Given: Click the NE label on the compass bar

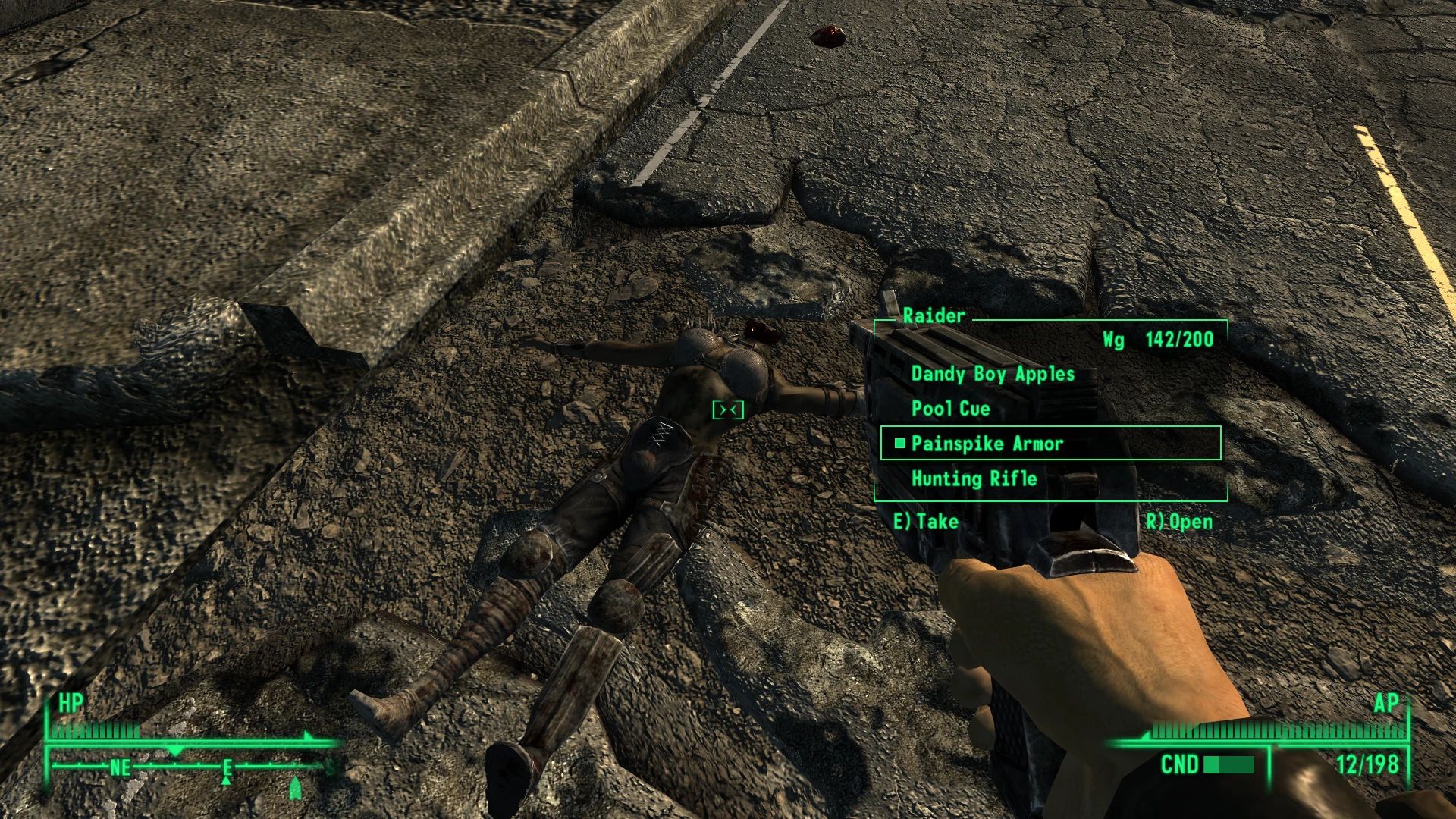Looking at the screenshot, I should (119, 767).
